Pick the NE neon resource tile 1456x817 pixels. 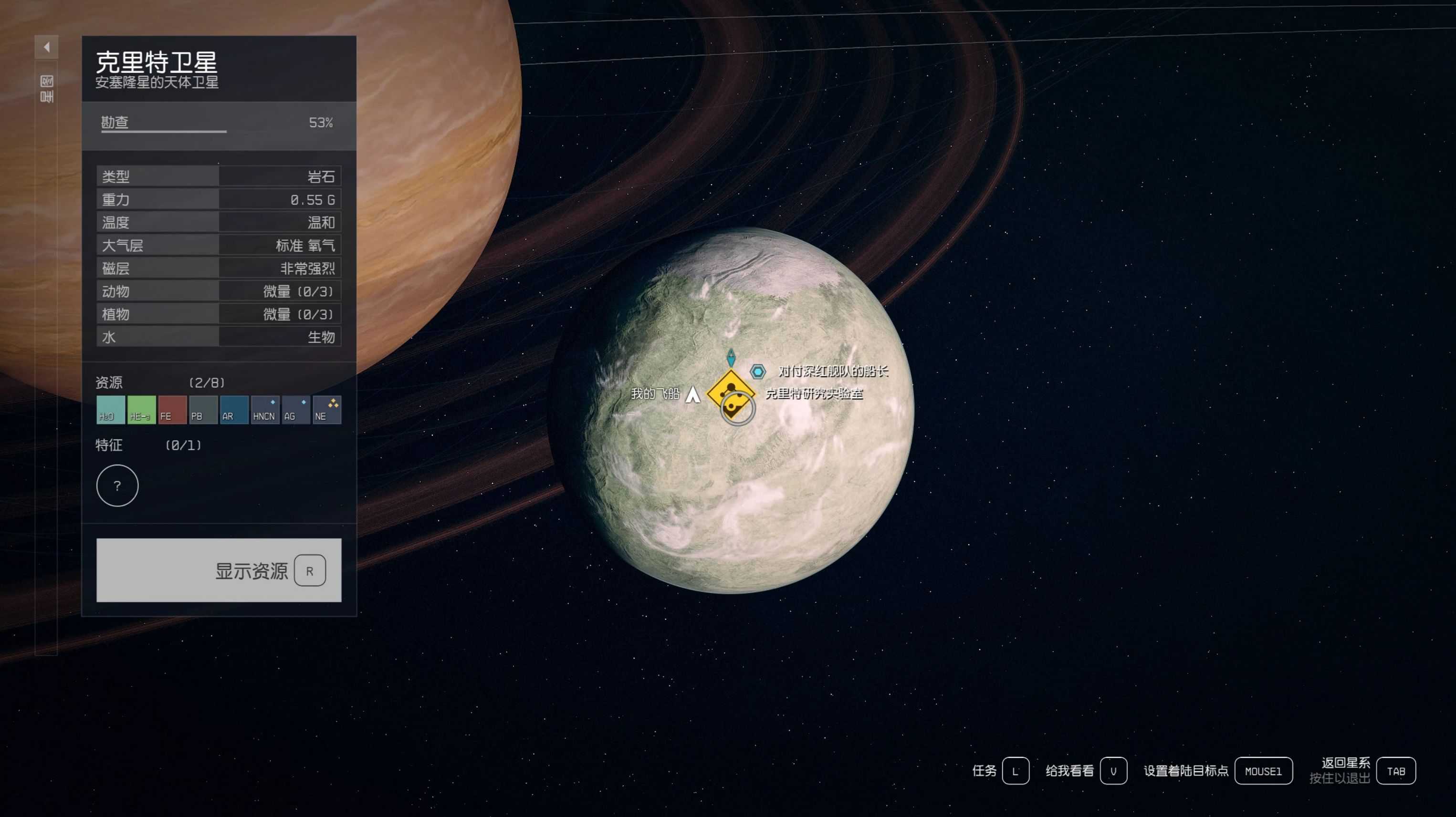pos(327,410)
